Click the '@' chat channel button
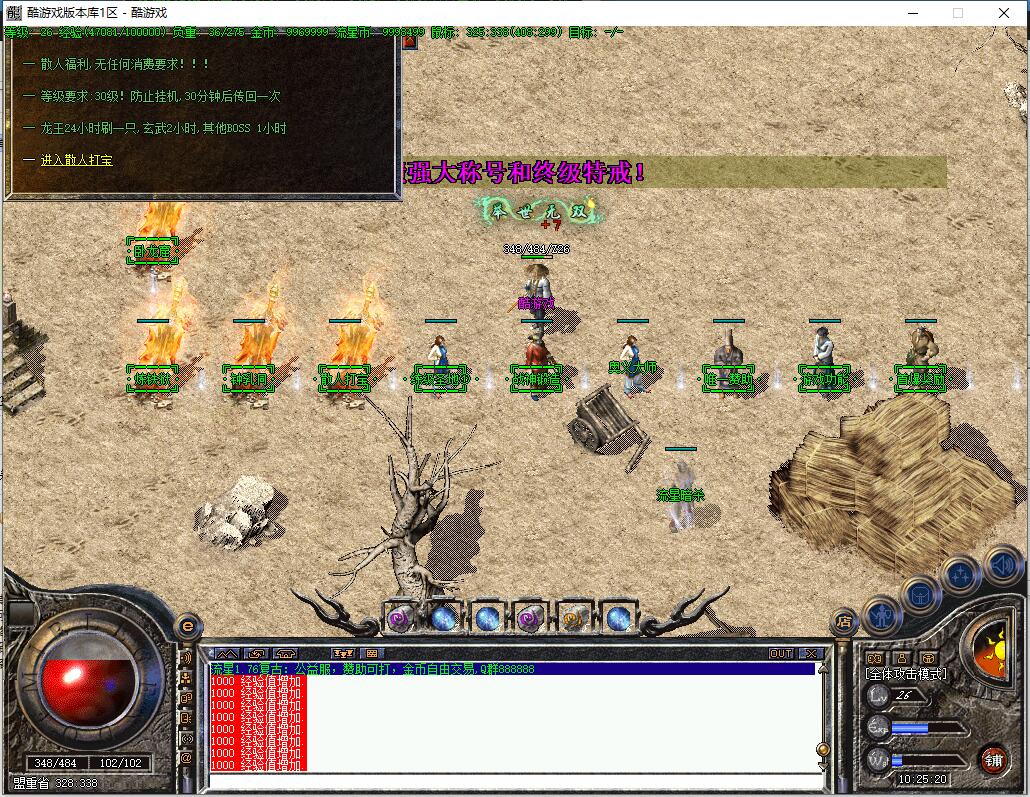The width and height of the screenshot is (1030, 797). click(186, 757)
